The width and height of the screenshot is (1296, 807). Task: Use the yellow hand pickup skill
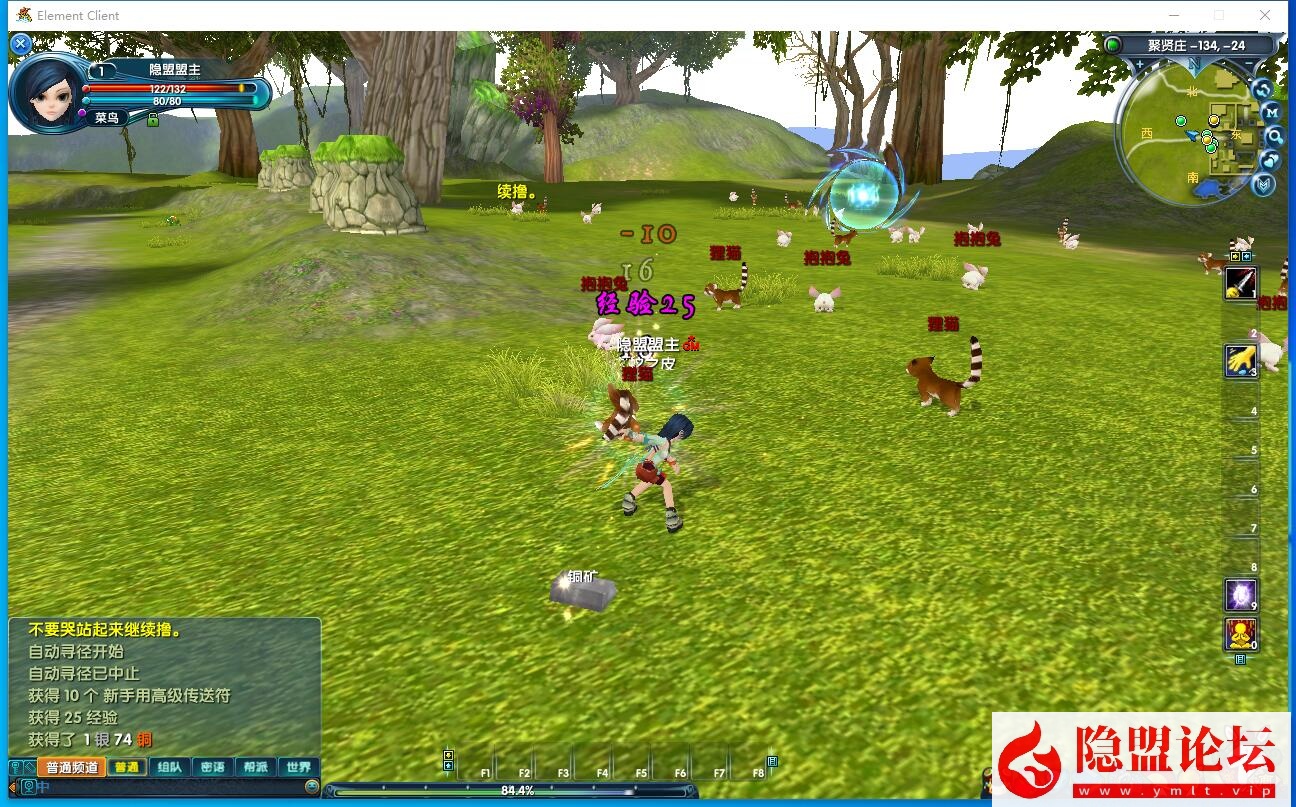coord(1241,360)
